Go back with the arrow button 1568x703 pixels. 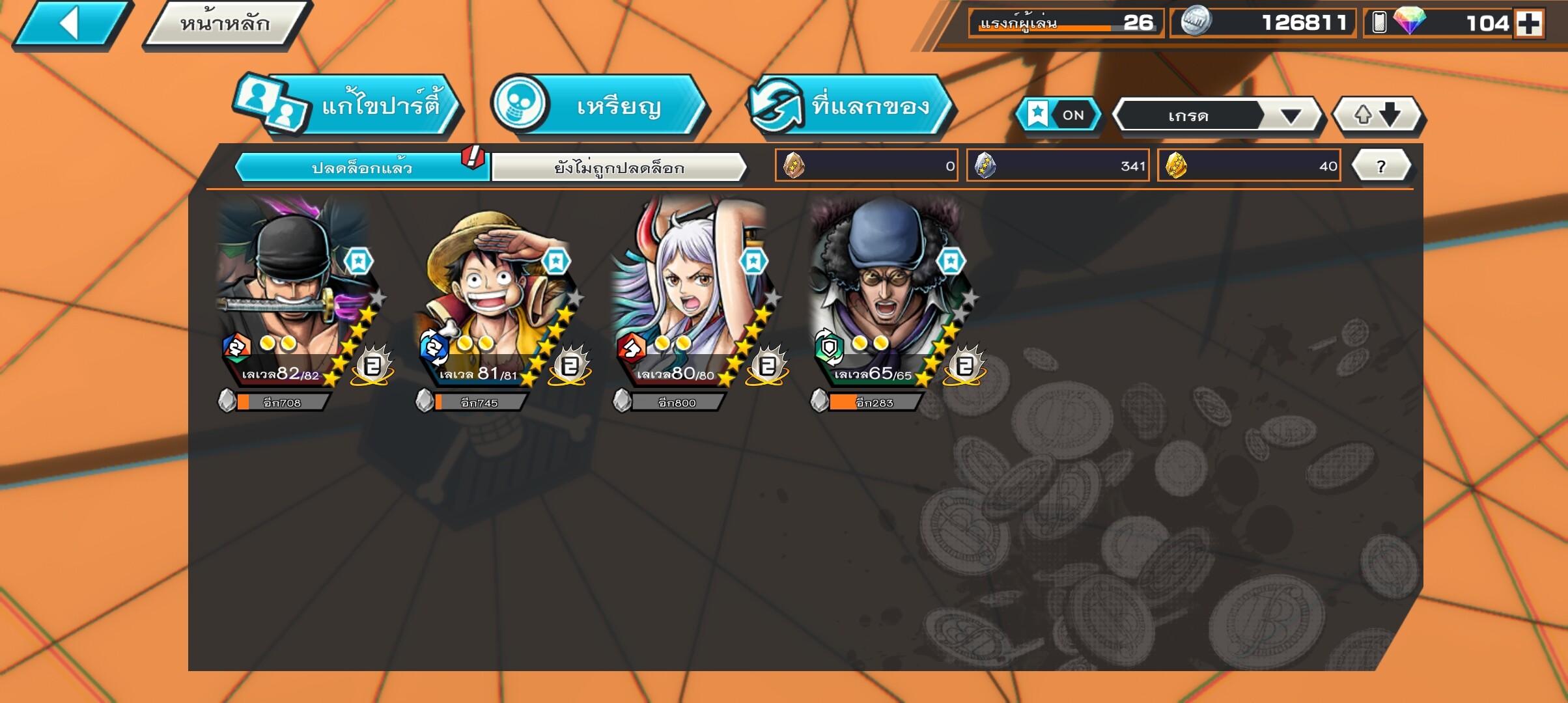pos(70,25)
